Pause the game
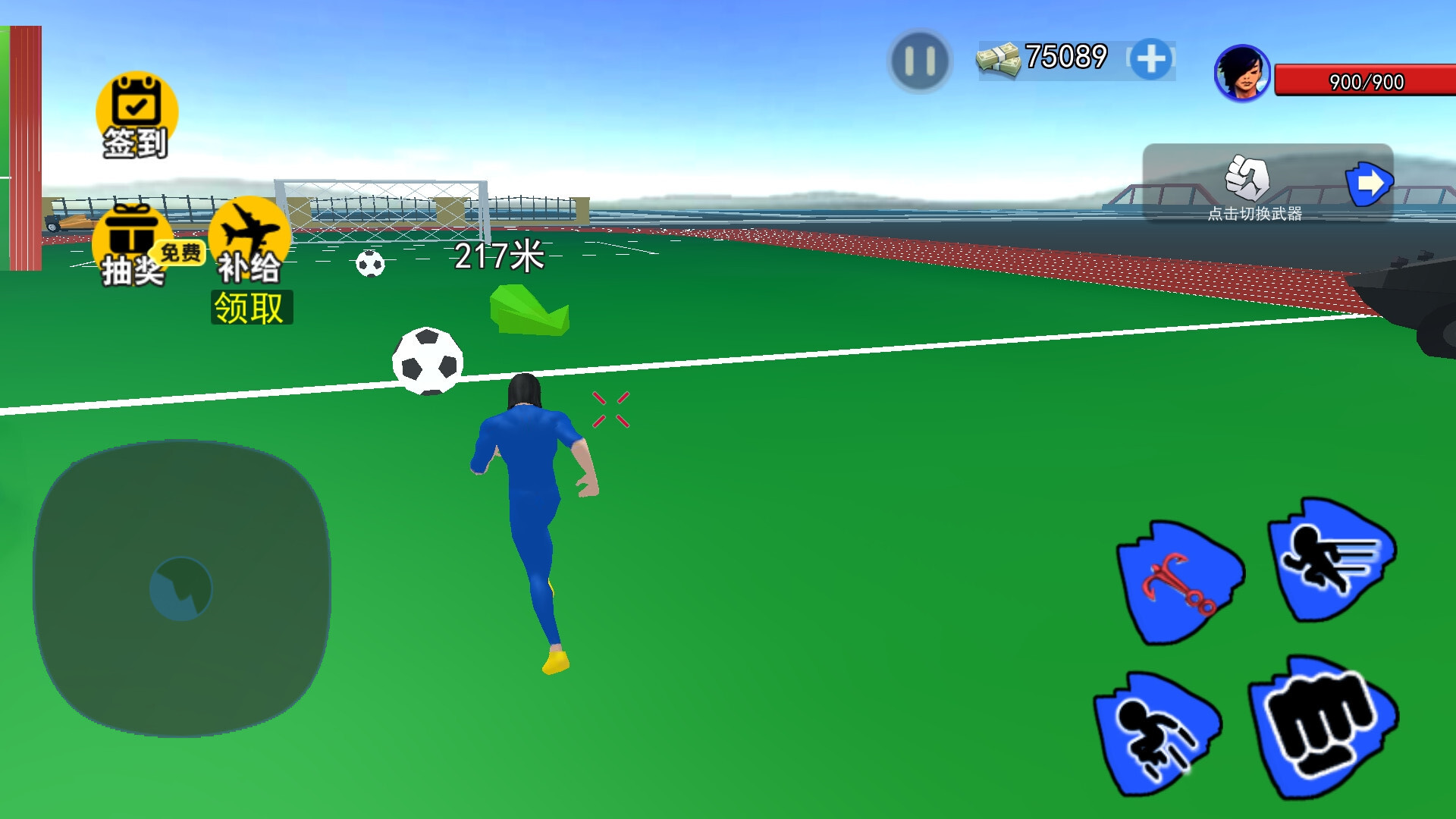 click(919, 61)
